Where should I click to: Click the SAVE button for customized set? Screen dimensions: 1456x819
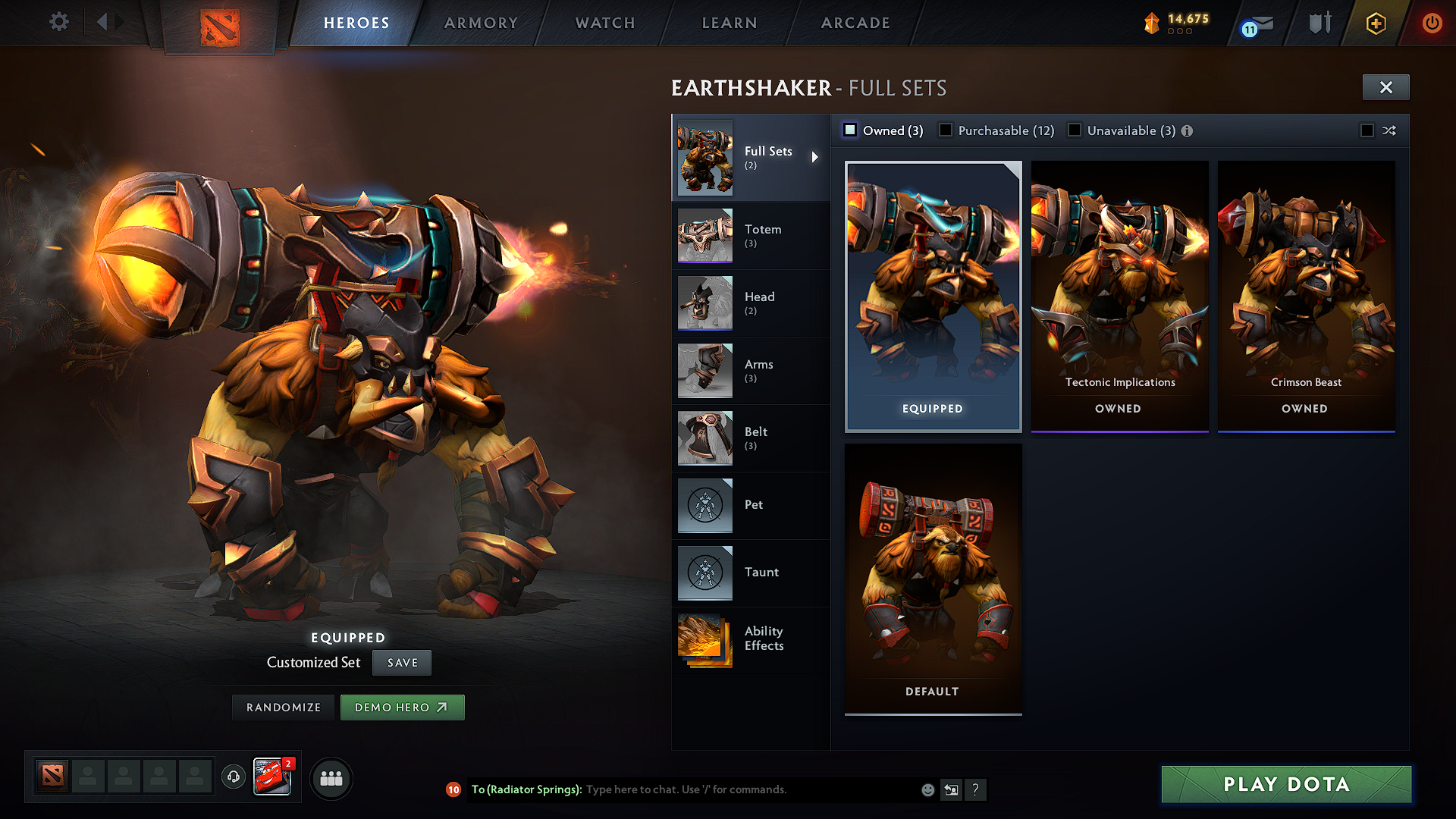click(x=401, y=662)
